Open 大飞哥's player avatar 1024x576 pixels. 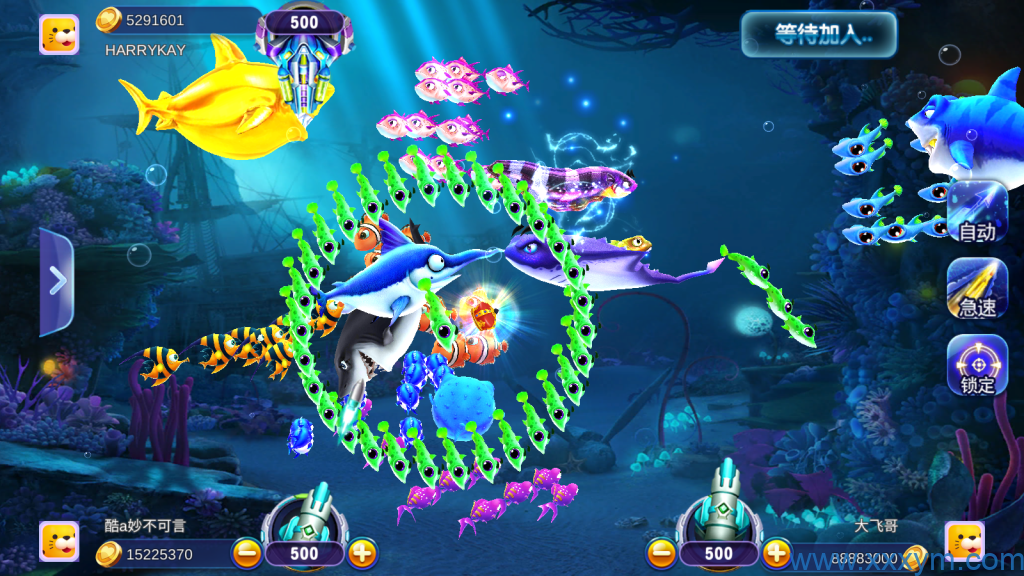(x=964, y=541)
